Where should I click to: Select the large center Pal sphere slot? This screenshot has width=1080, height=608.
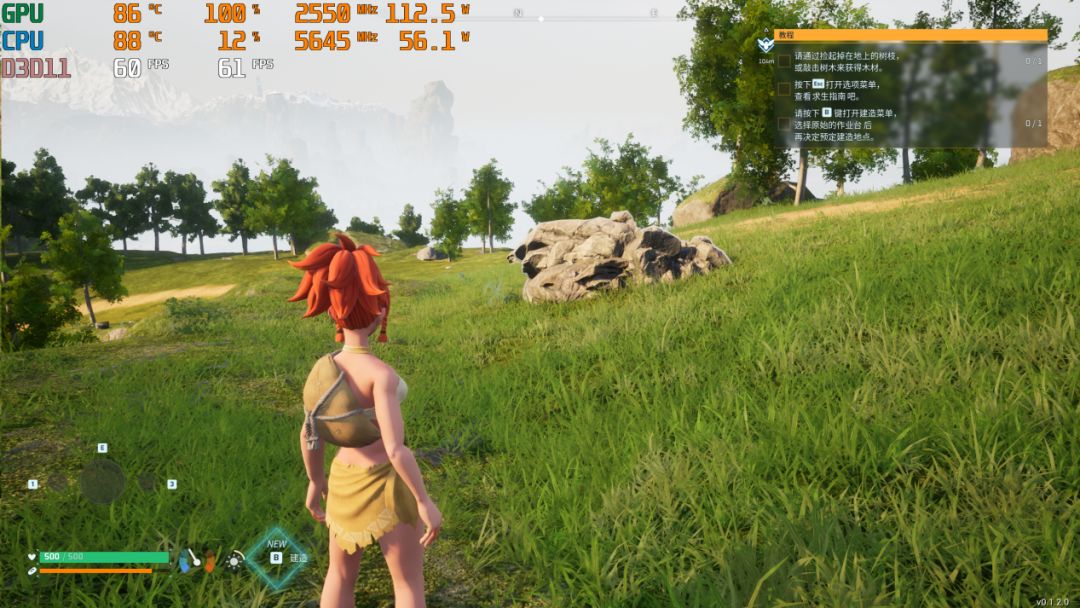[102, 482]
